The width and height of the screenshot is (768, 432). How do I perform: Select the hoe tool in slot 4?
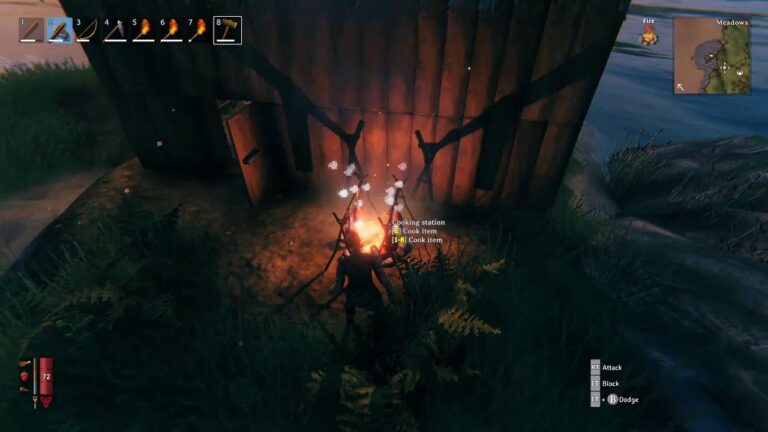(x=116, y=30)
